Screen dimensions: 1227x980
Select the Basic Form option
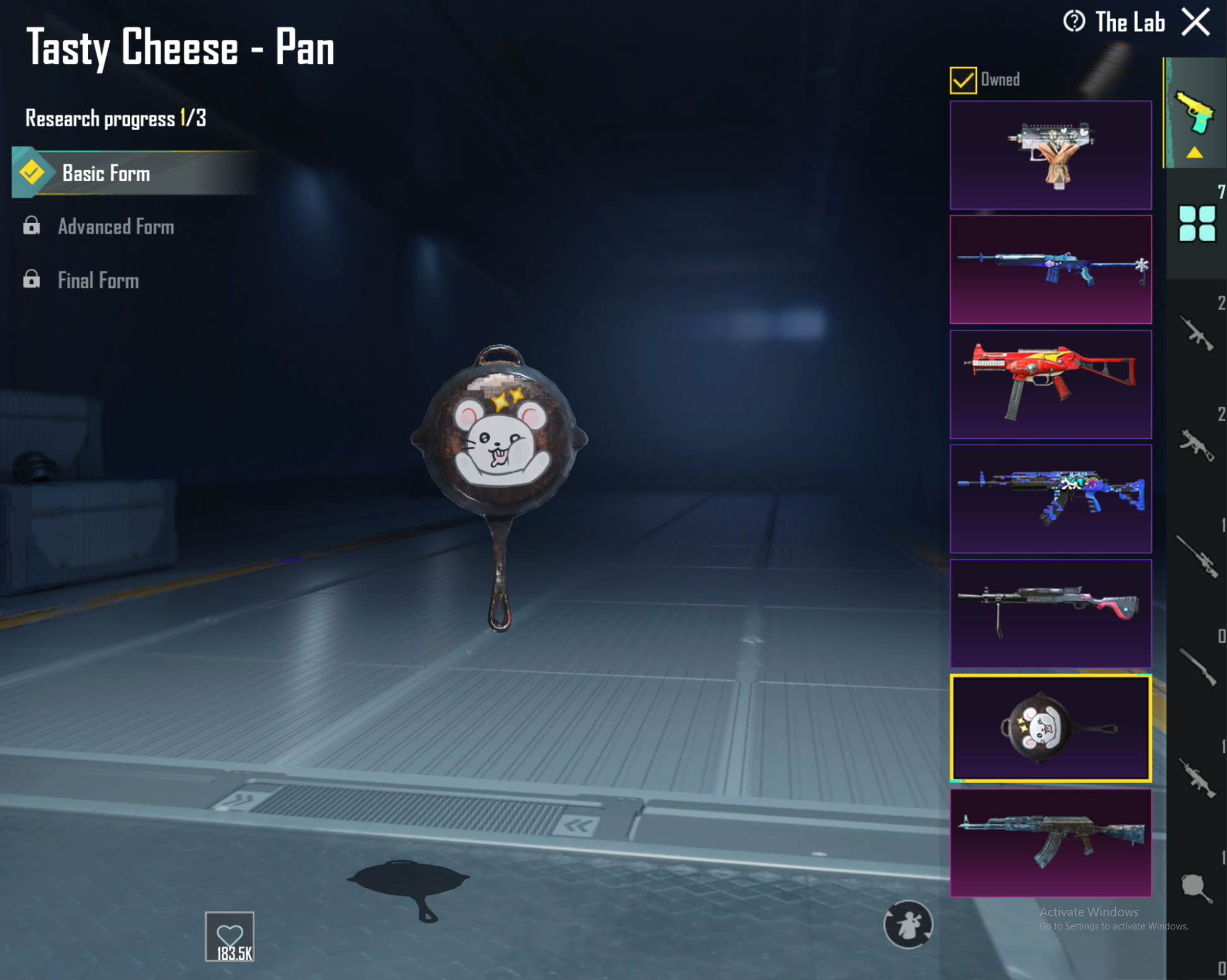[x=106, y=174]
